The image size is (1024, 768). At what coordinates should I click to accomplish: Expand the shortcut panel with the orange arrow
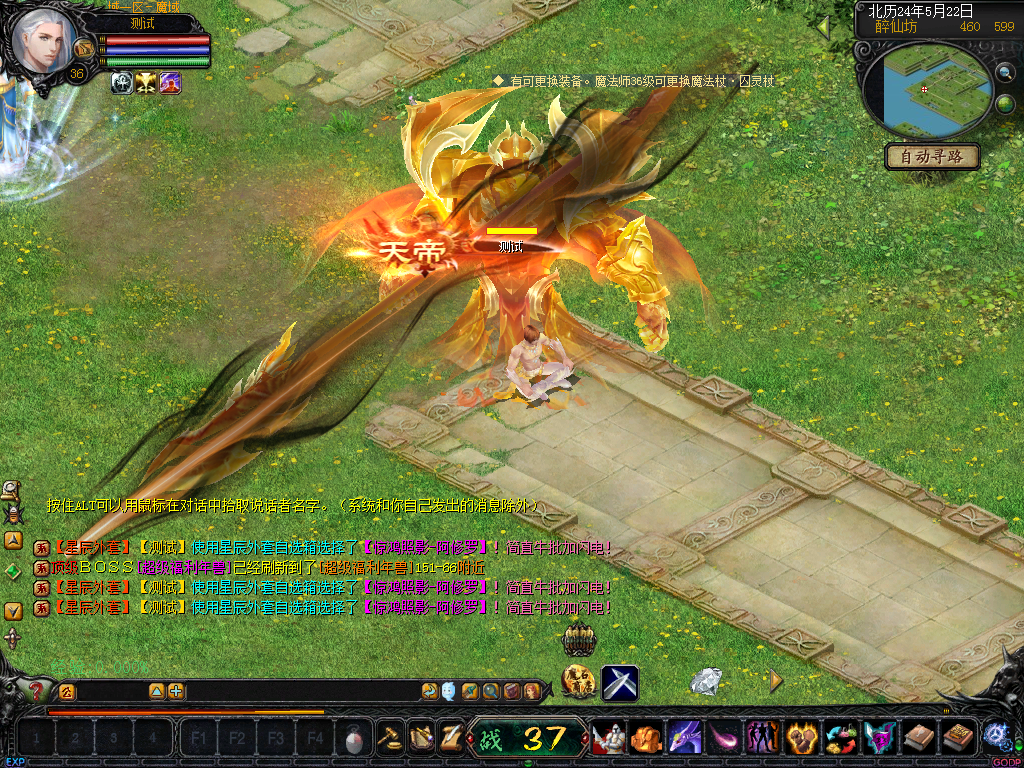click(x=776, y=681)
